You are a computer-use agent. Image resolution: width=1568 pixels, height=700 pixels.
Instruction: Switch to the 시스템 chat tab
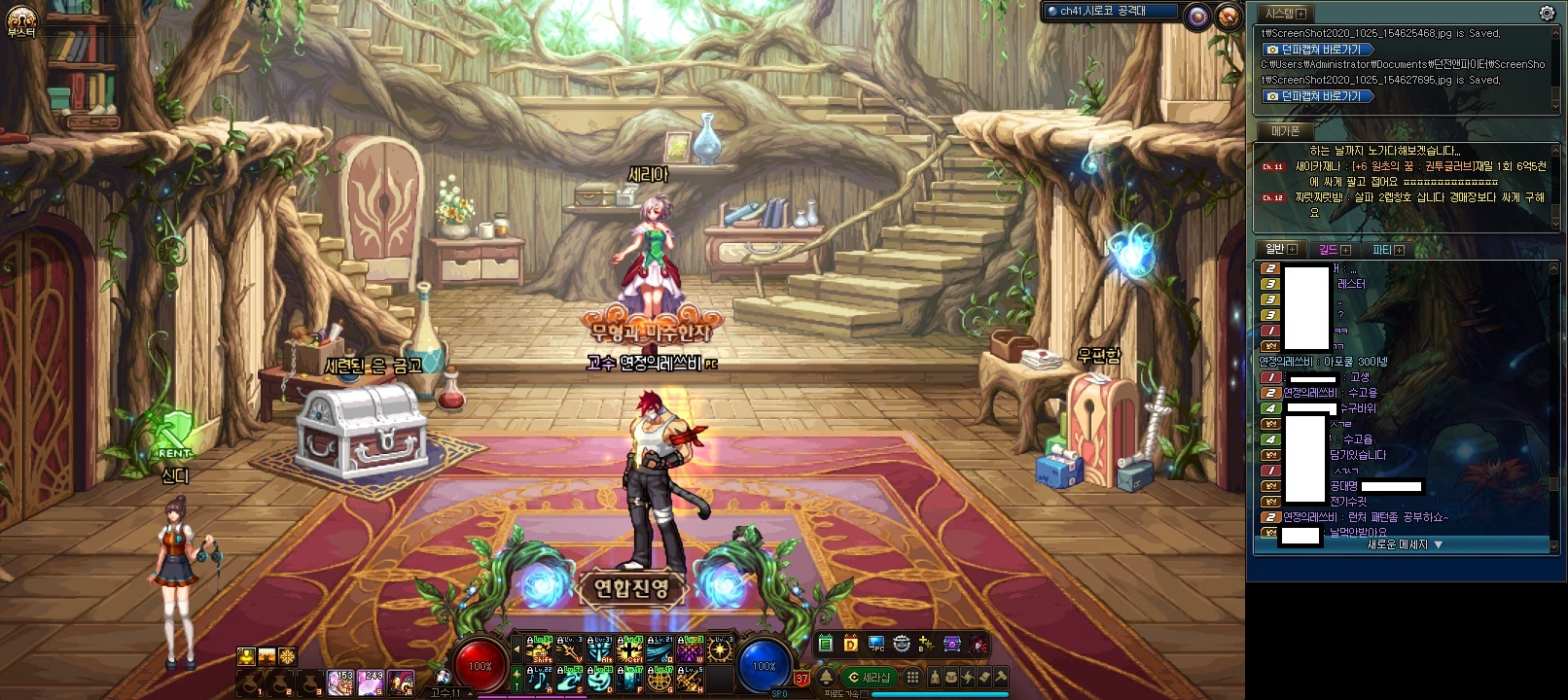(1284, 14)
